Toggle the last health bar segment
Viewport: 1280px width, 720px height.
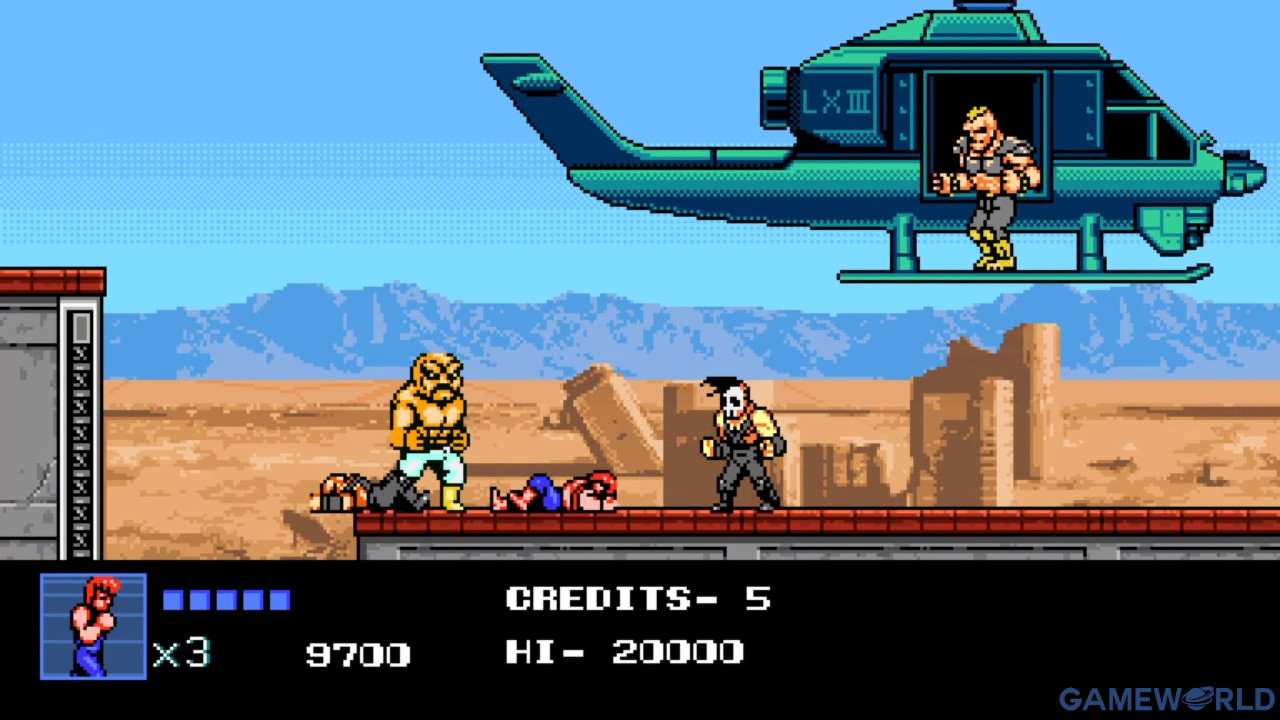282,599
